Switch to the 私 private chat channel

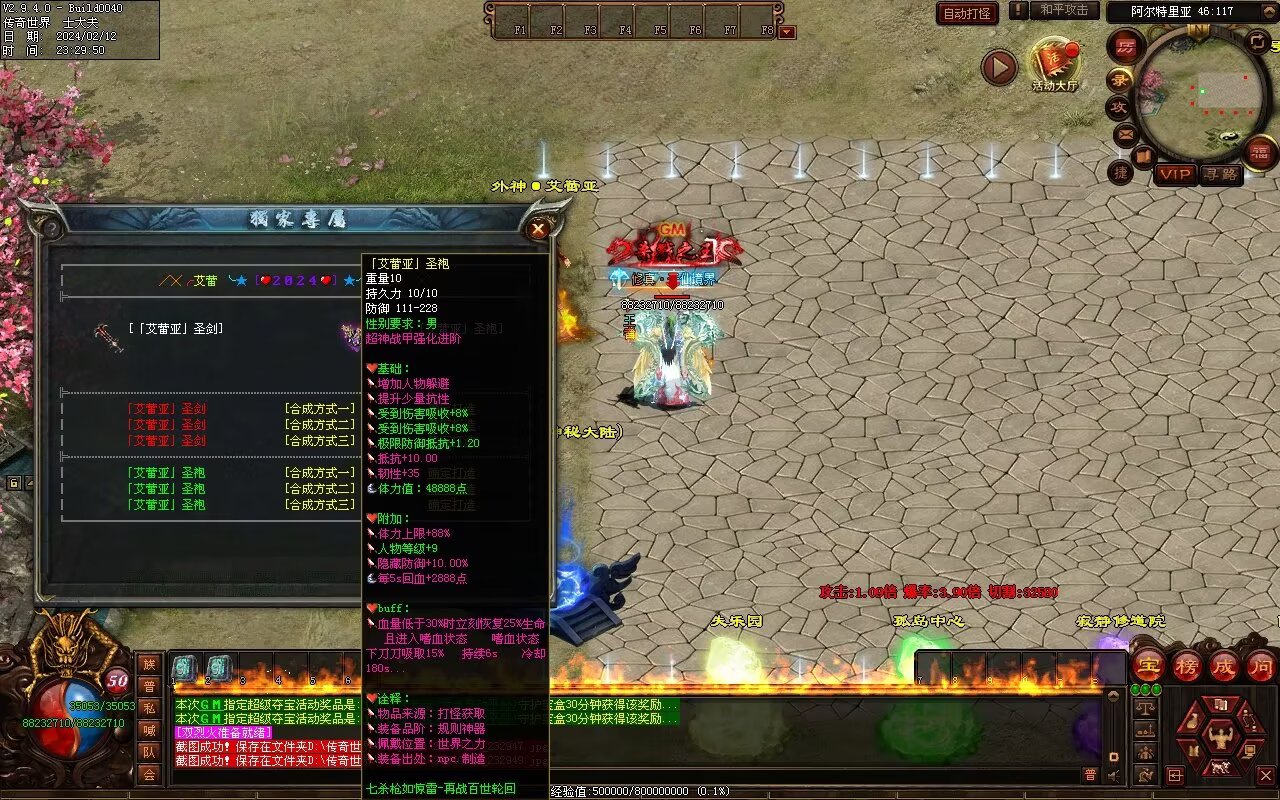point(149,708)
